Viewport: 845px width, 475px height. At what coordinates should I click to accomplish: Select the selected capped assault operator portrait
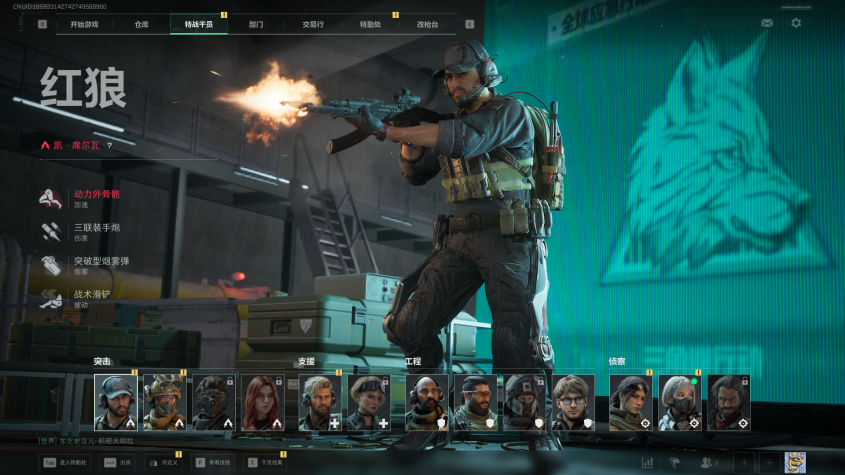[116, 402]
